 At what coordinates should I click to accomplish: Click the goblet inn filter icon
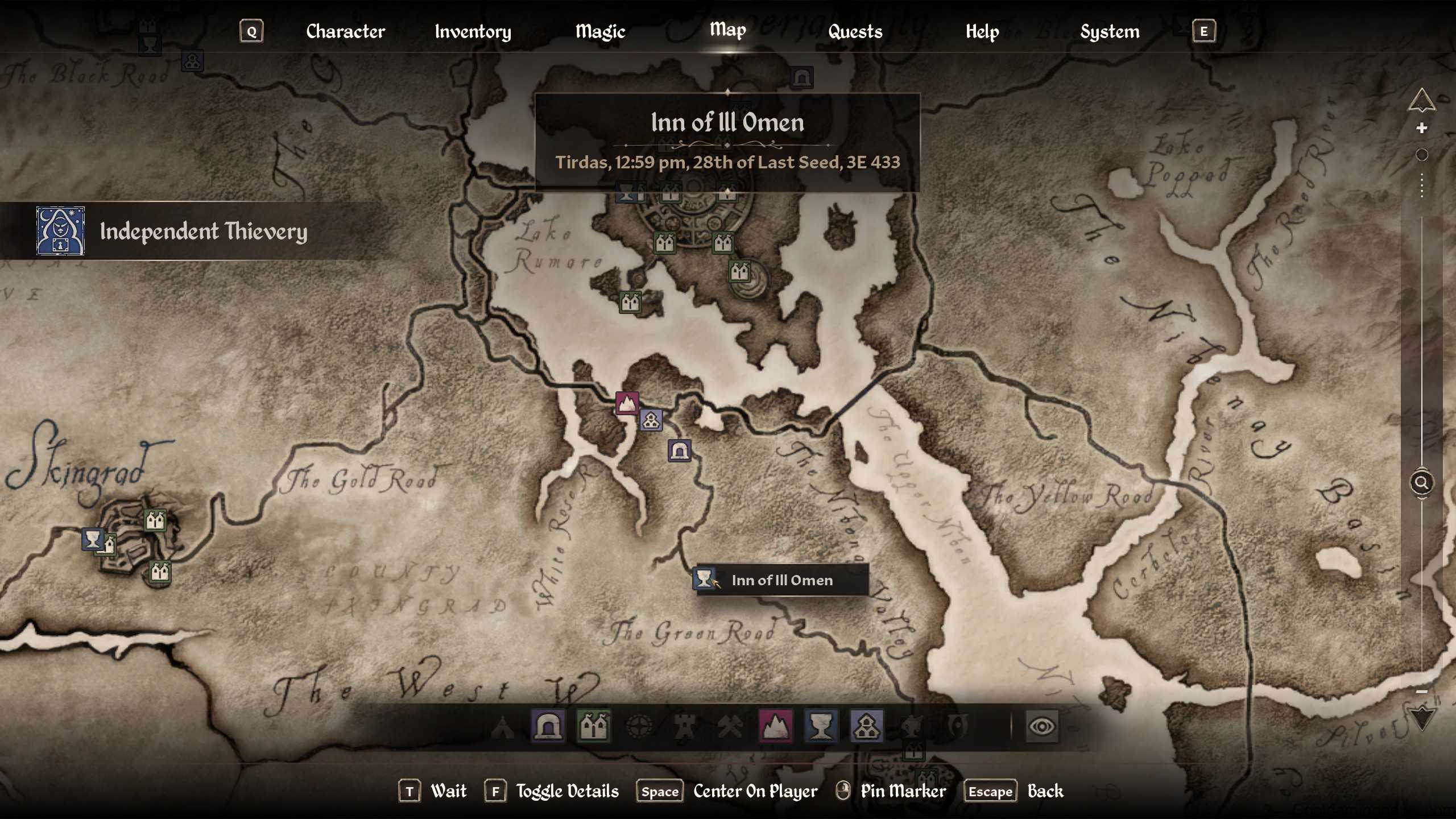click(x=822, y=726)
